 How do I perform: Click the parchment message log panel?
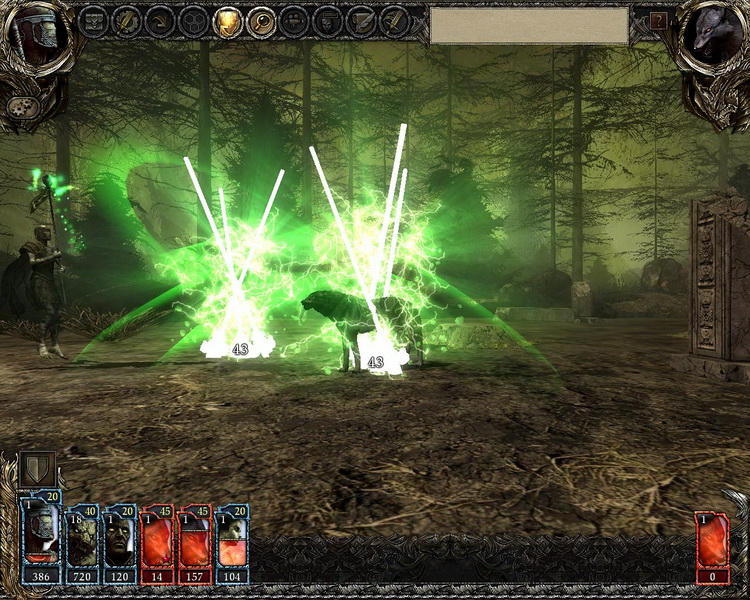click(x=529, y=26)
